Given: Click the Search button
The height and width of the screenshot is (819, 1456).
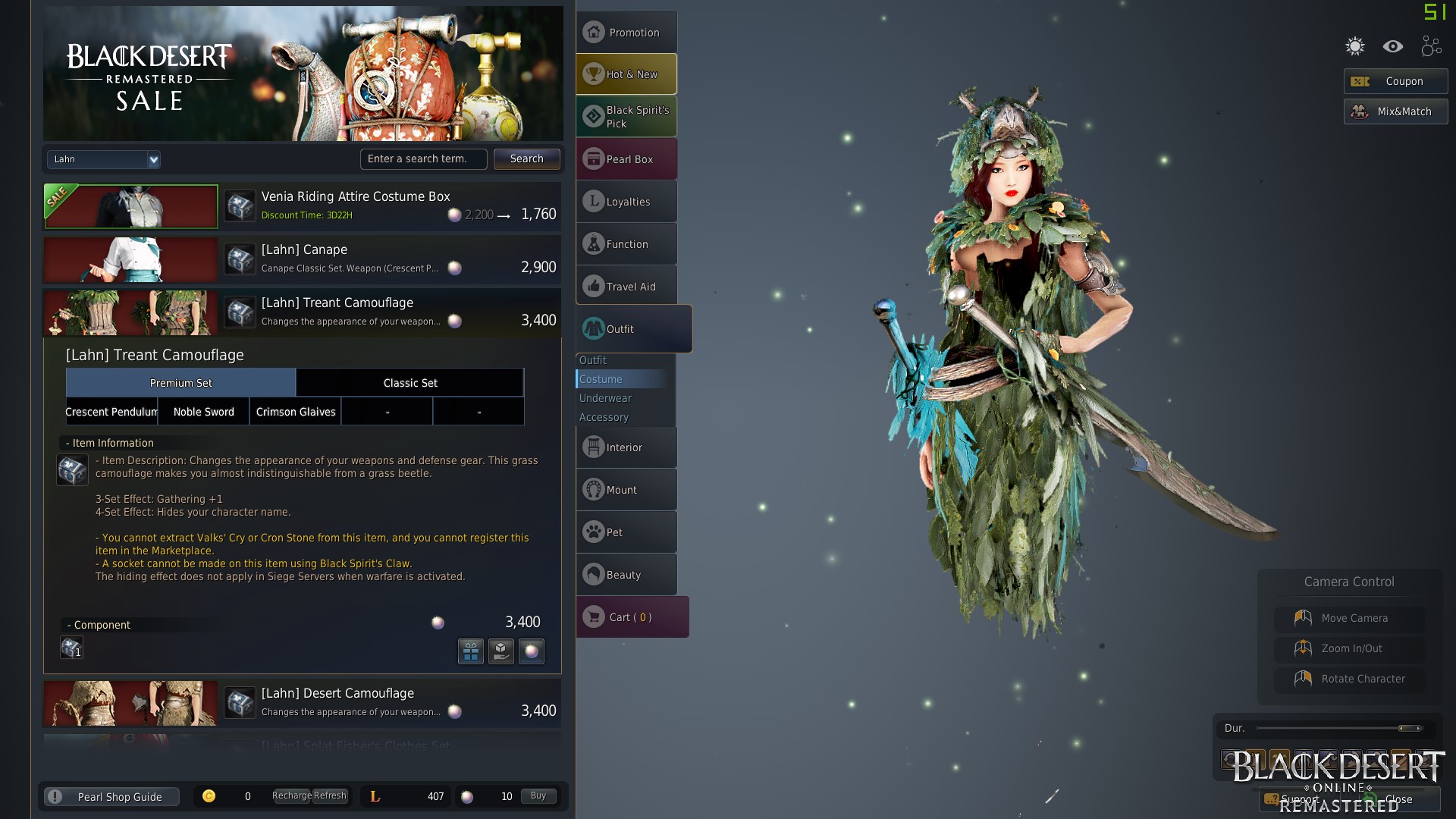Looking at the screenshot, I should [526, 158].
